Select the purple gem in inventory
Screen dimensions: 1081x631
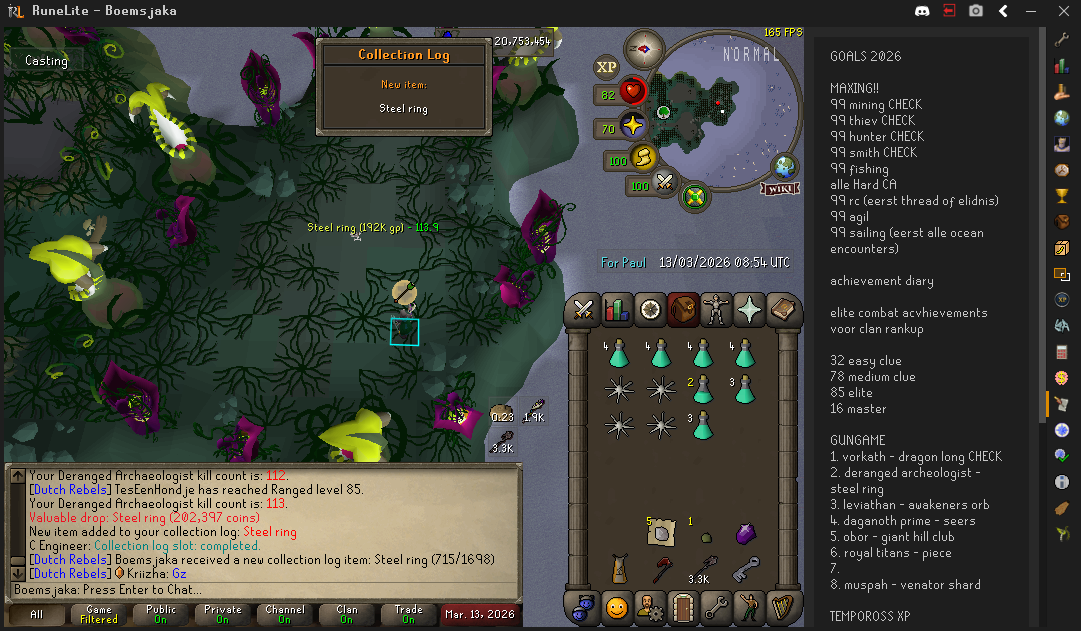point(745,534)
